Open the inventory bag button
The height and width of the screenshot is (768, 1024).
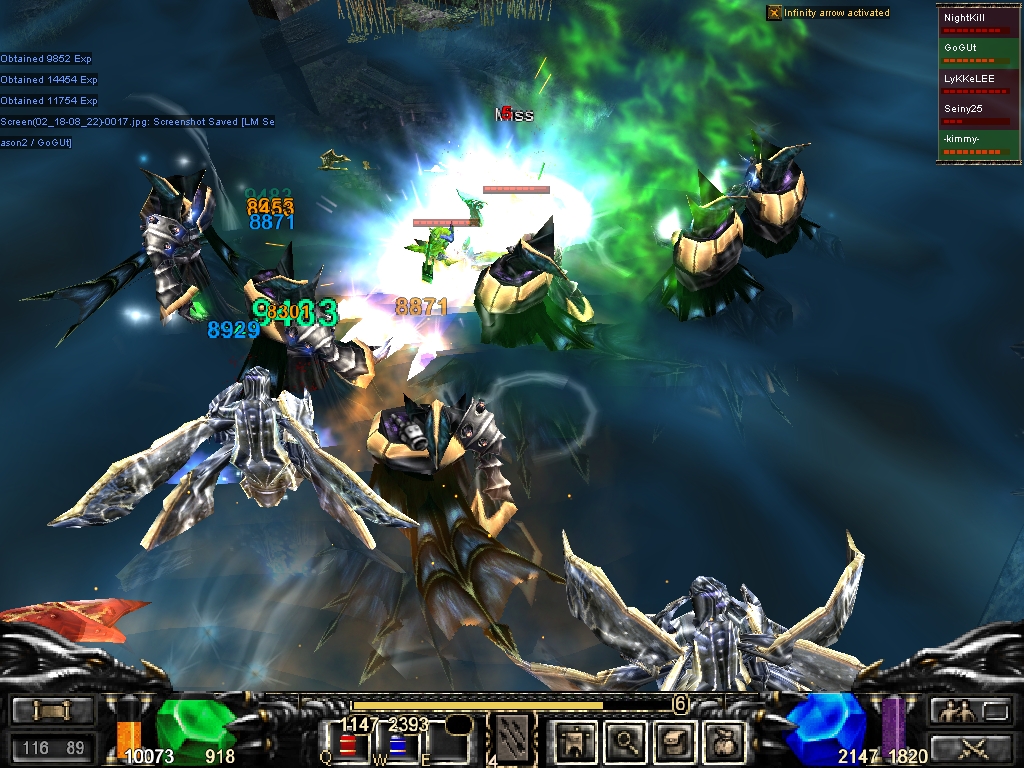(x=724, y=741)
